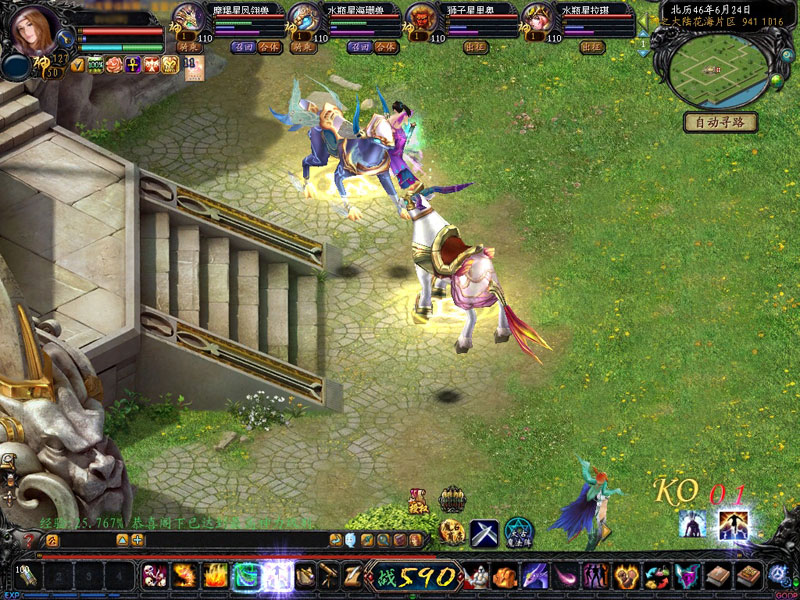
Task: Click the 自动寻路 auto-pathfinding button
Action: pyautogui.click(x=719, y=122)
